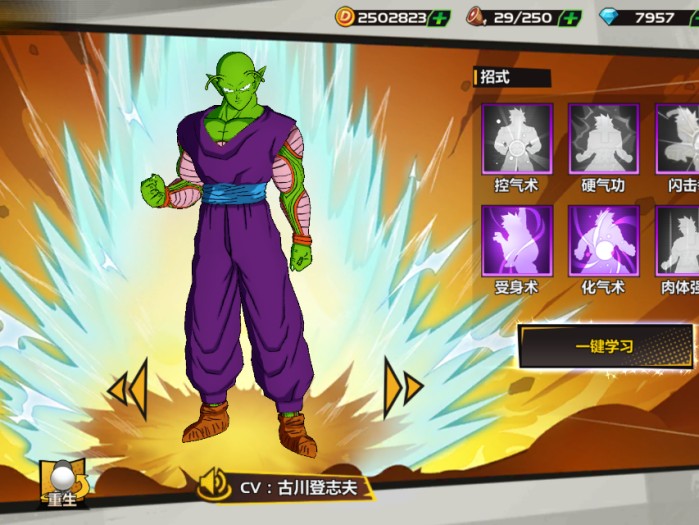Open the 重生 rebirth button

pyautogui.click(x=64, y=485)
